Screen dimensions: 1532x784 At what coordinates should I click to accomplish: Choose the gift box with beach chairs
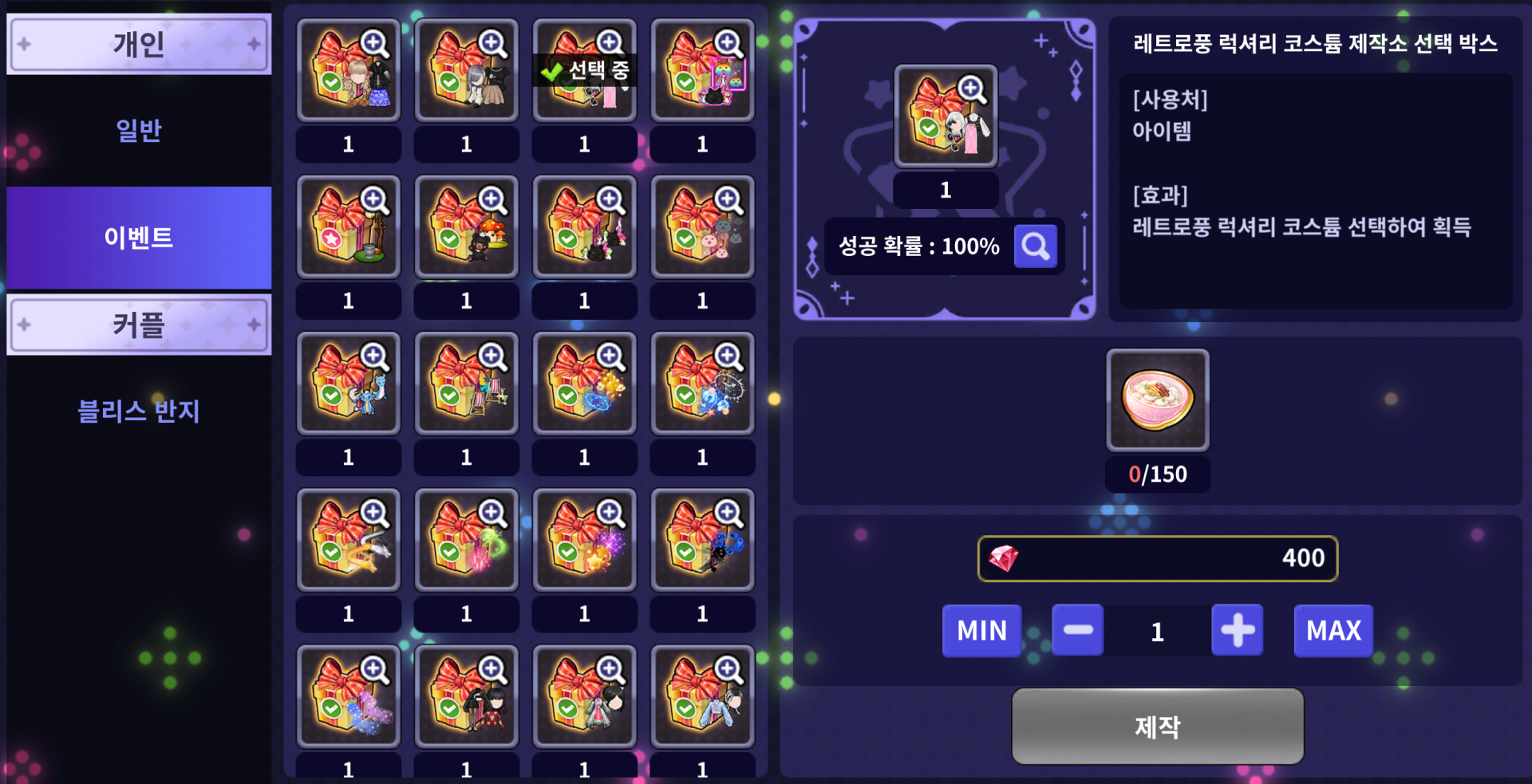point(466,384)
